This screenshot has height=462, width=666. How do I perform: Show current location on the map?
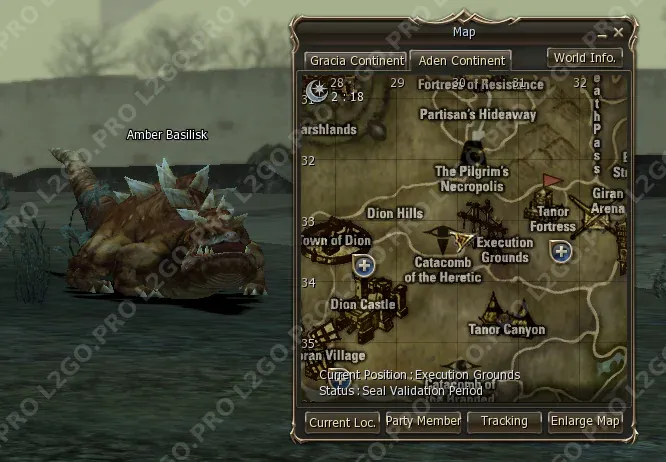click(342, 422)
